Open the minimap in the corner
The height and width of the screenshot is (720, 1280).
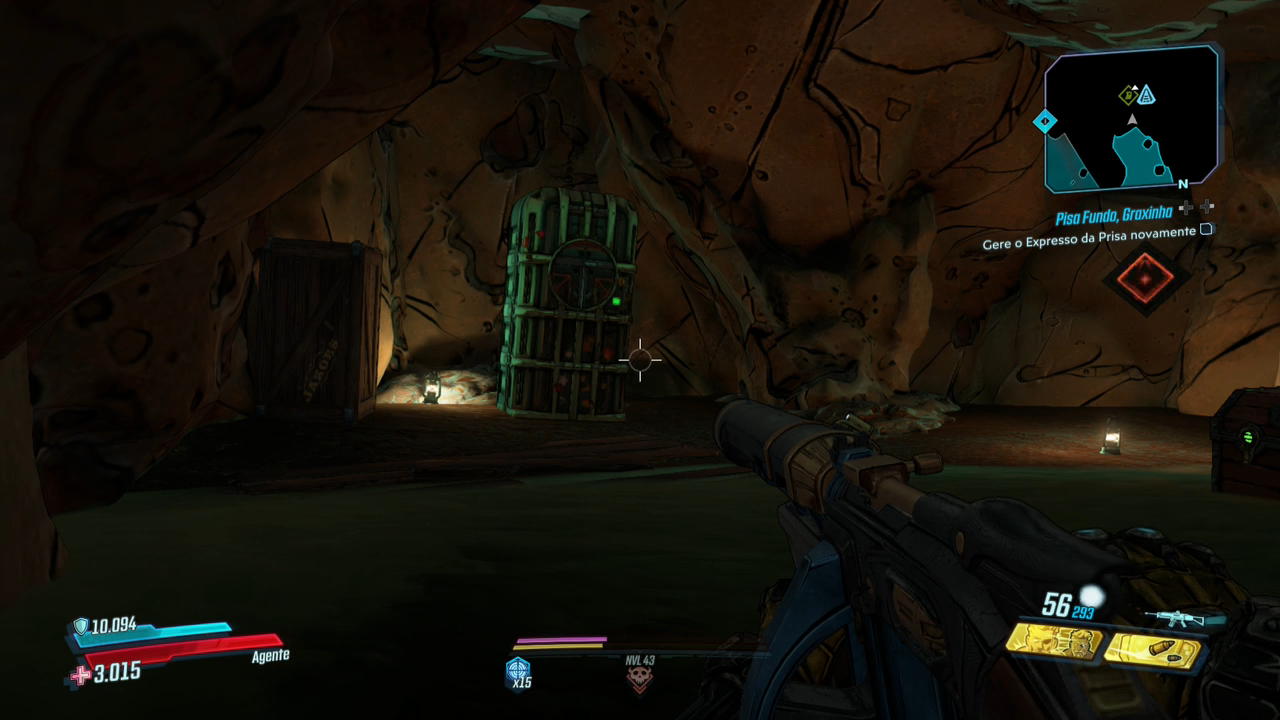click(x=1131, y=120)
